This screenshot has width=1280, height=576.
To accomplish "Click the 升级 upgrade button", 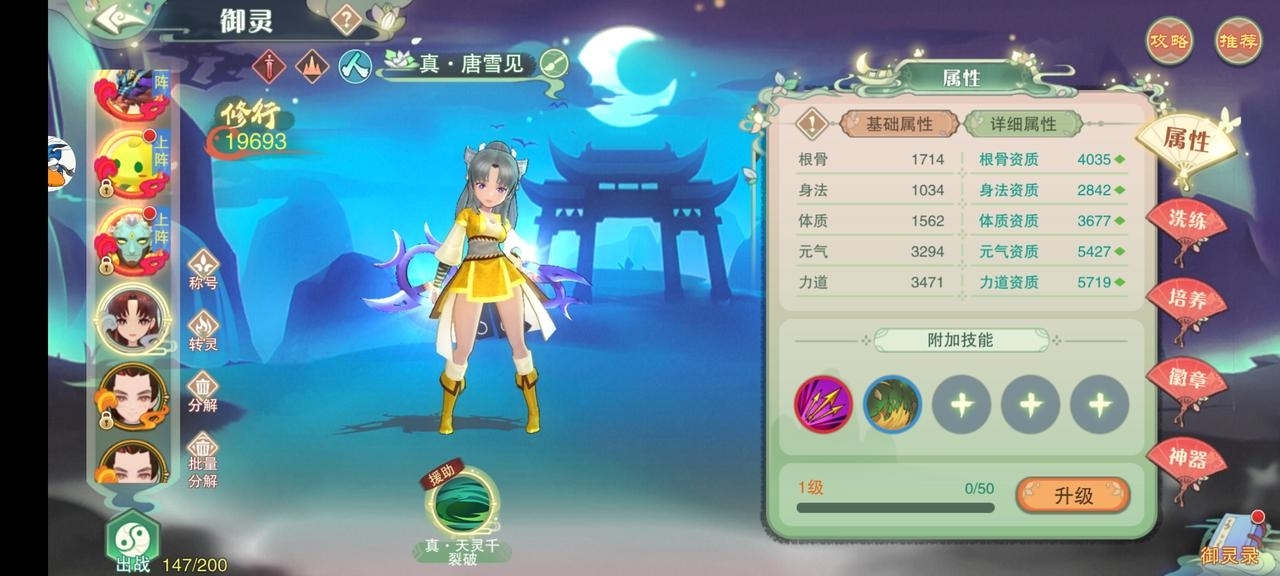I will click(x=1072, y=495).
